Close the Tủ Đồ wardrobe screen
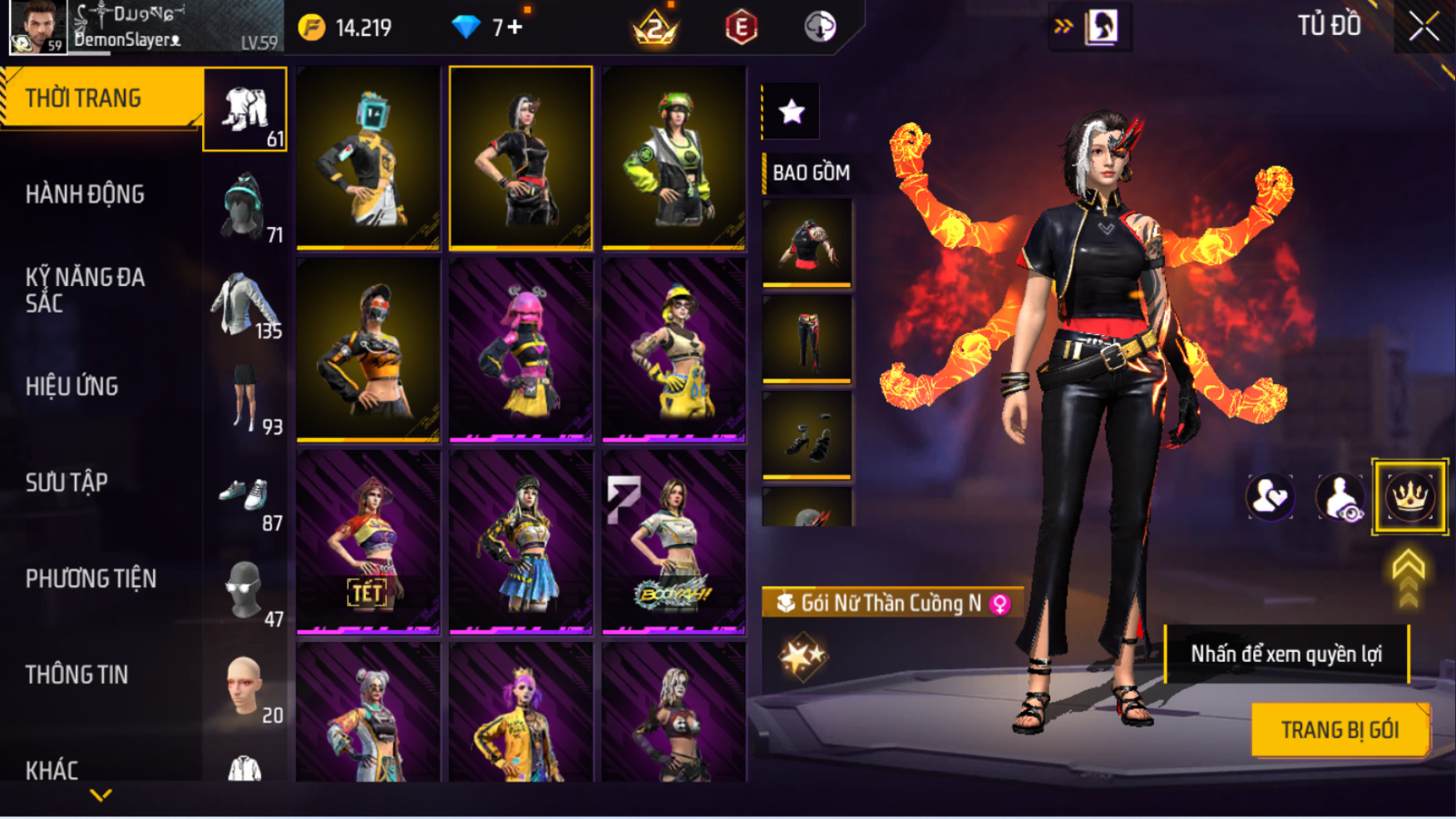Screen dimensions: 1456x819 click(1424, 27)
